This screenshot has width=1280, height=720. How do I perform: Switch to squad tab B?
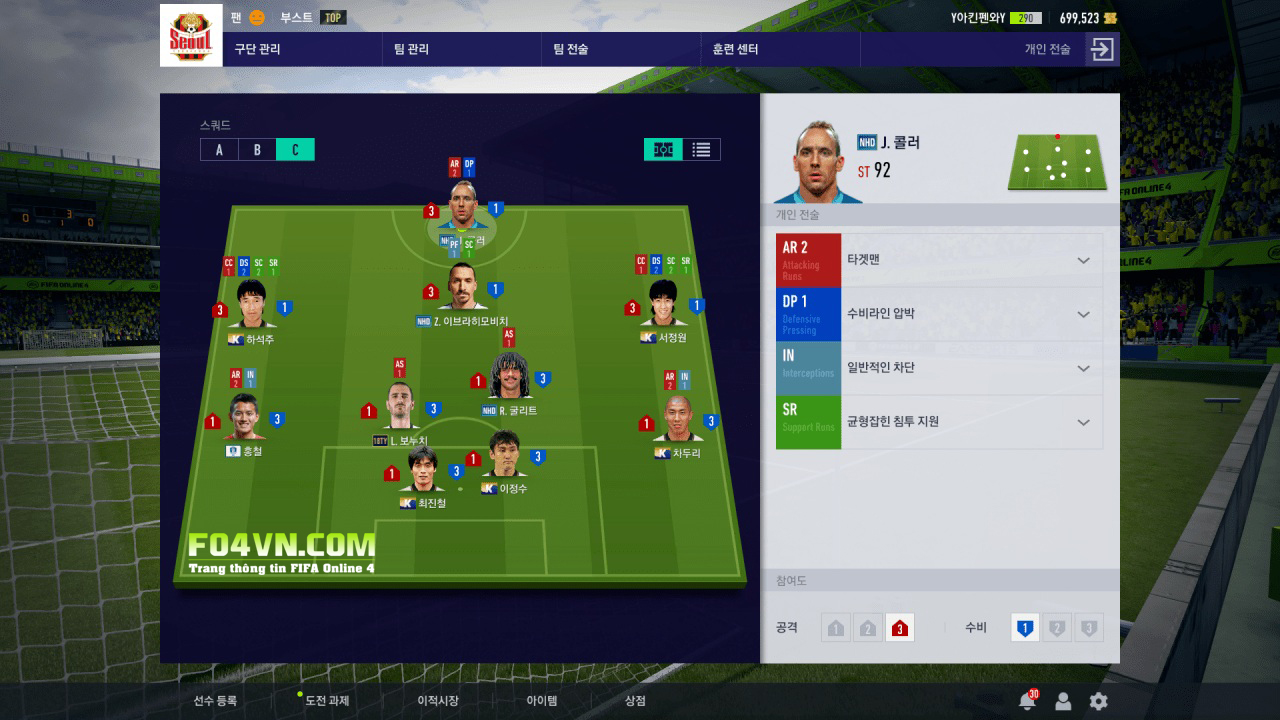(257, 150)
